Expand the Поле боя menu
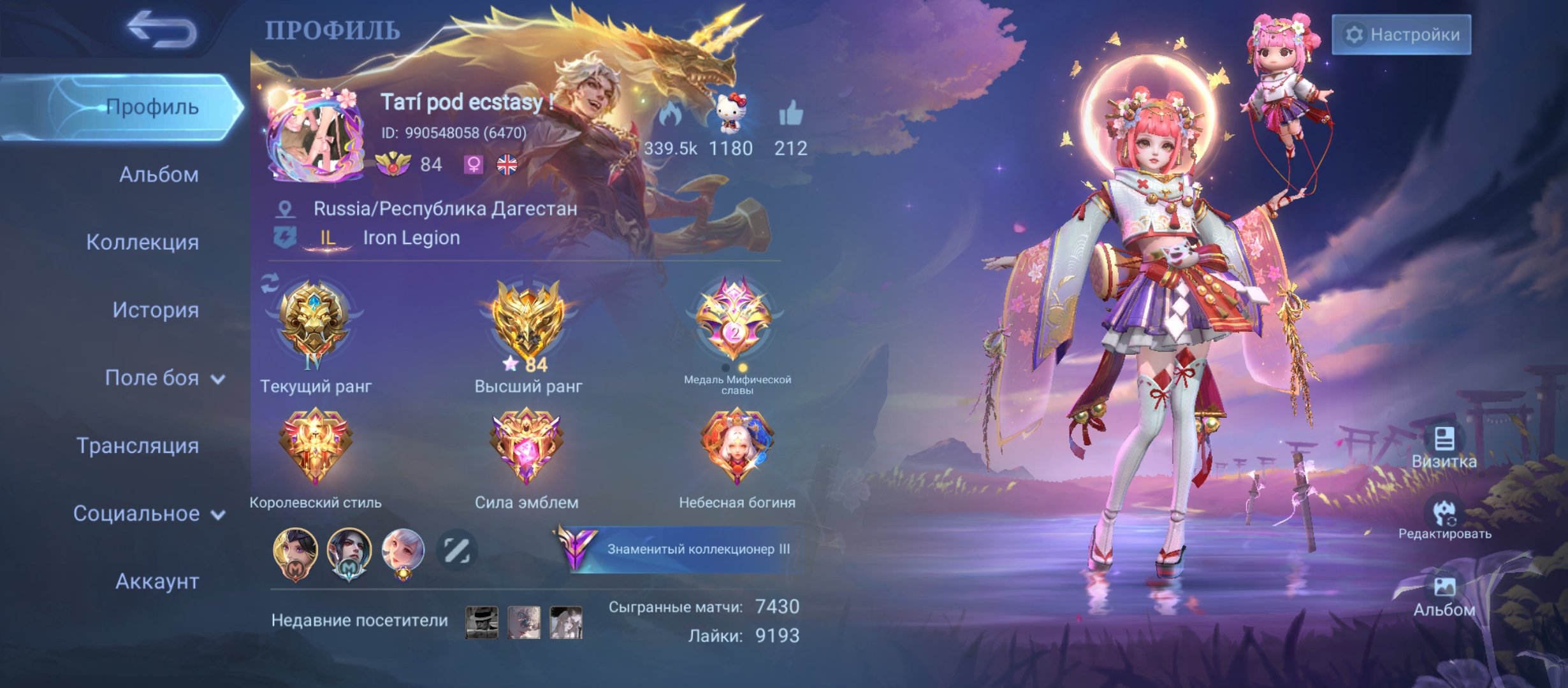Image resolution: width=1568 pixels, height=688 pixels. click(164, 378)
